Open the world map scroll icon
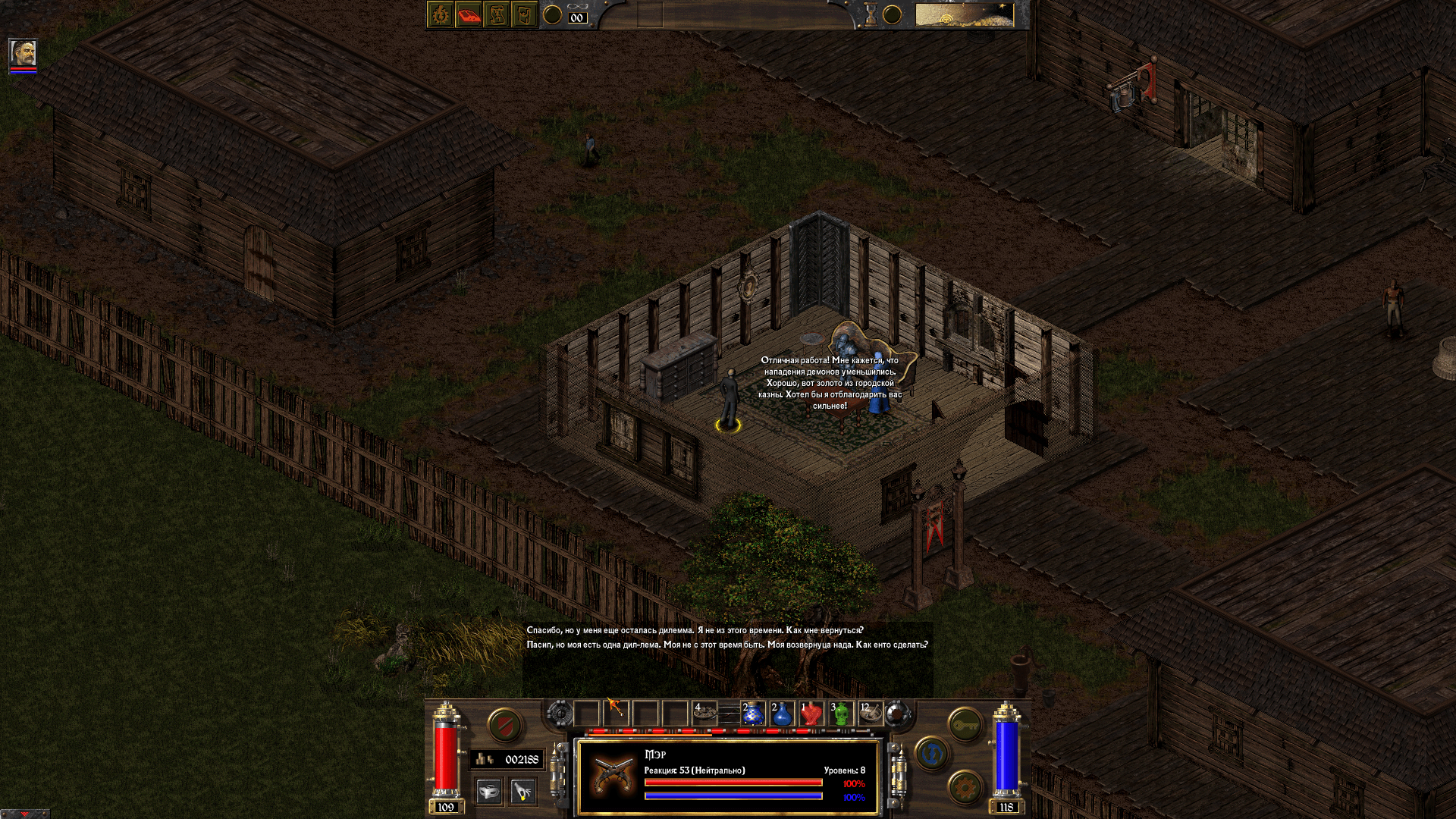 [497, 15]
